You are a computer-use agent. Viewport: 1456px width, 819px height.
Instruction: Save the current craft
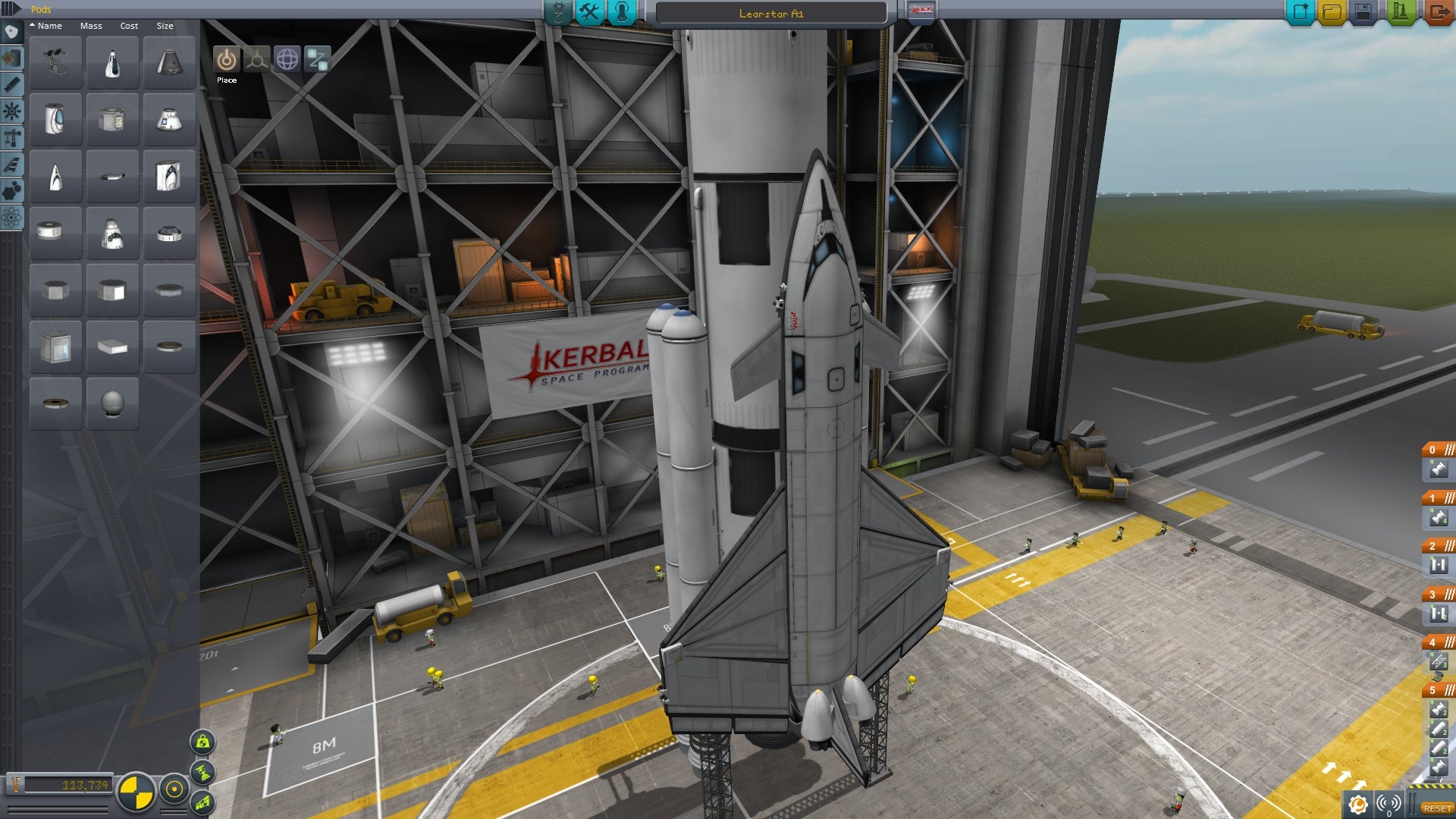(1363, 12)
